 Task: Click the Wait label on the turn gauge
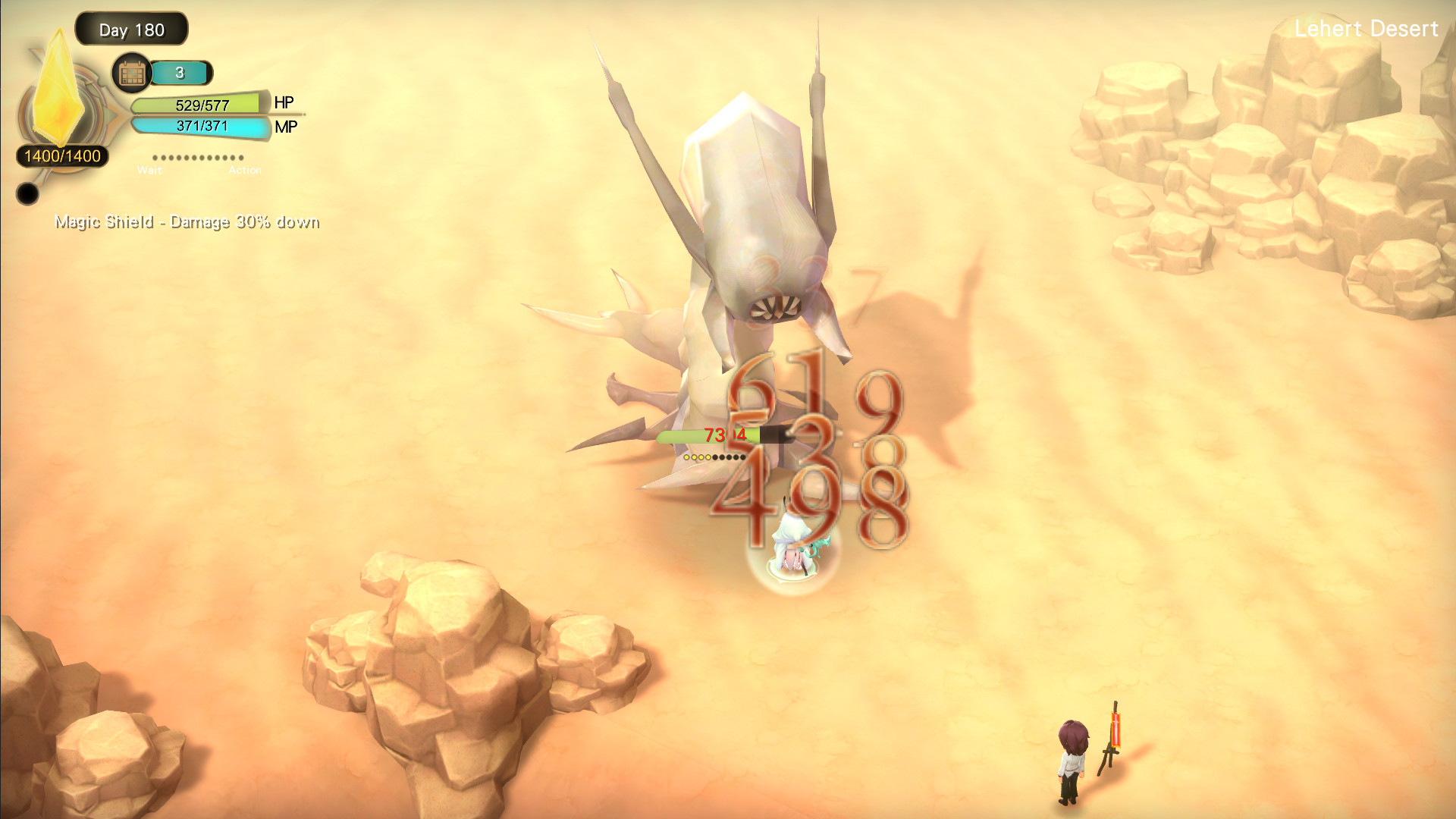[x=149, y=170]
